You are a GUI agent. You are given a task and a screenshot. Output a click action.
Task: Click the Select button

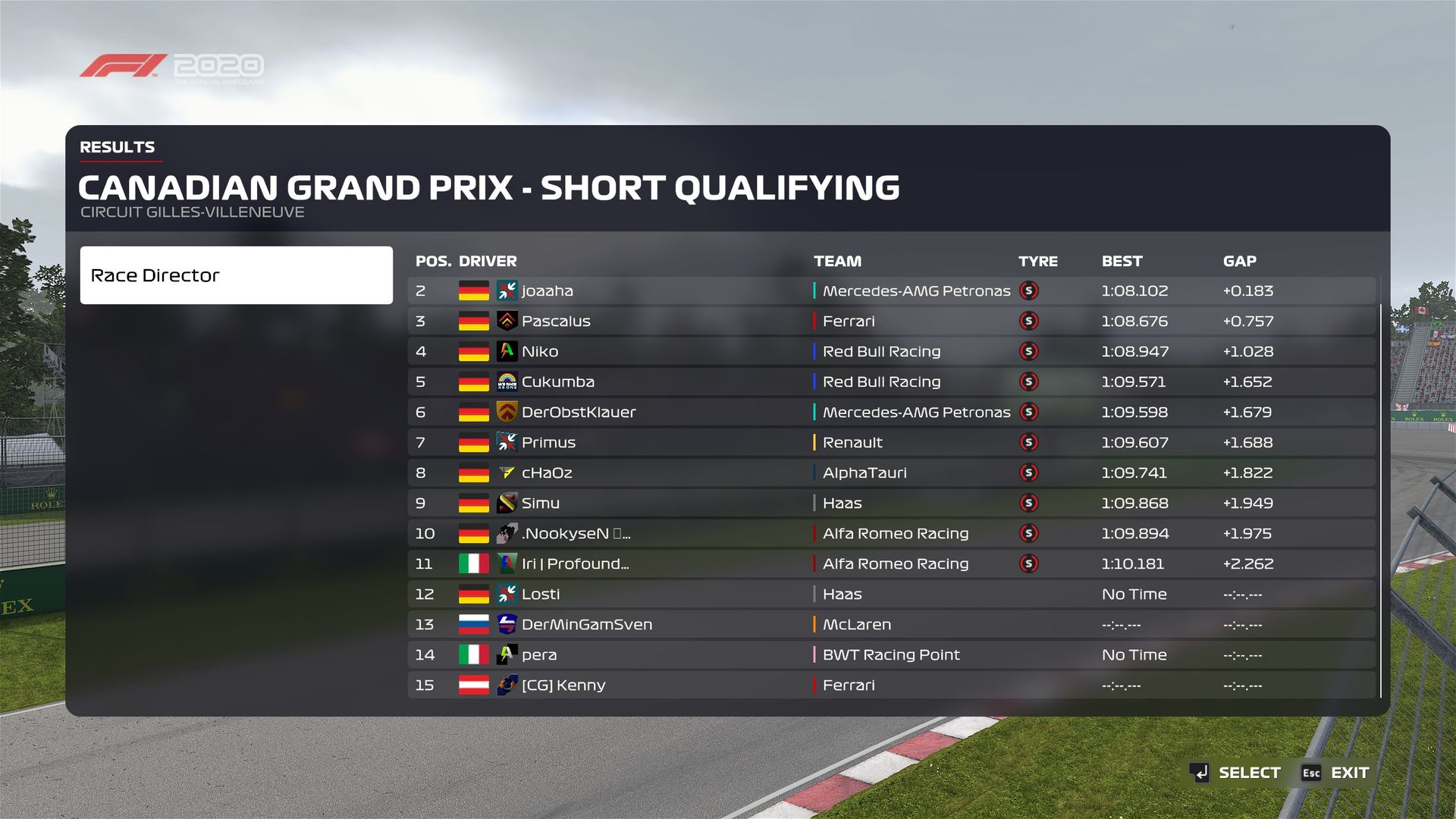(x=1235, y=773)
